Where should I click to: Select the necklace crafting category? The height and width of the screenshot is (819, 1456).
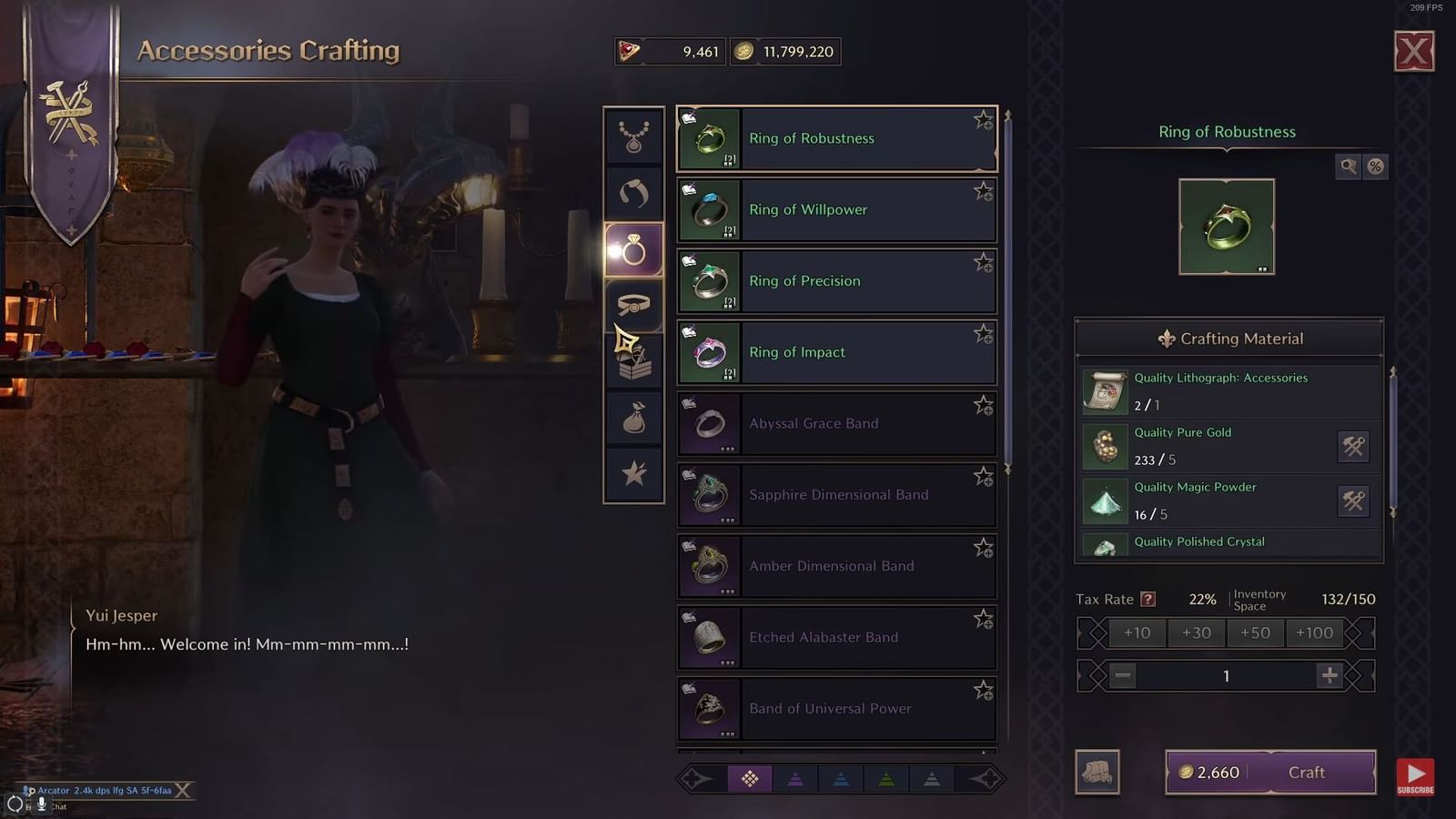tap(634, 135)
